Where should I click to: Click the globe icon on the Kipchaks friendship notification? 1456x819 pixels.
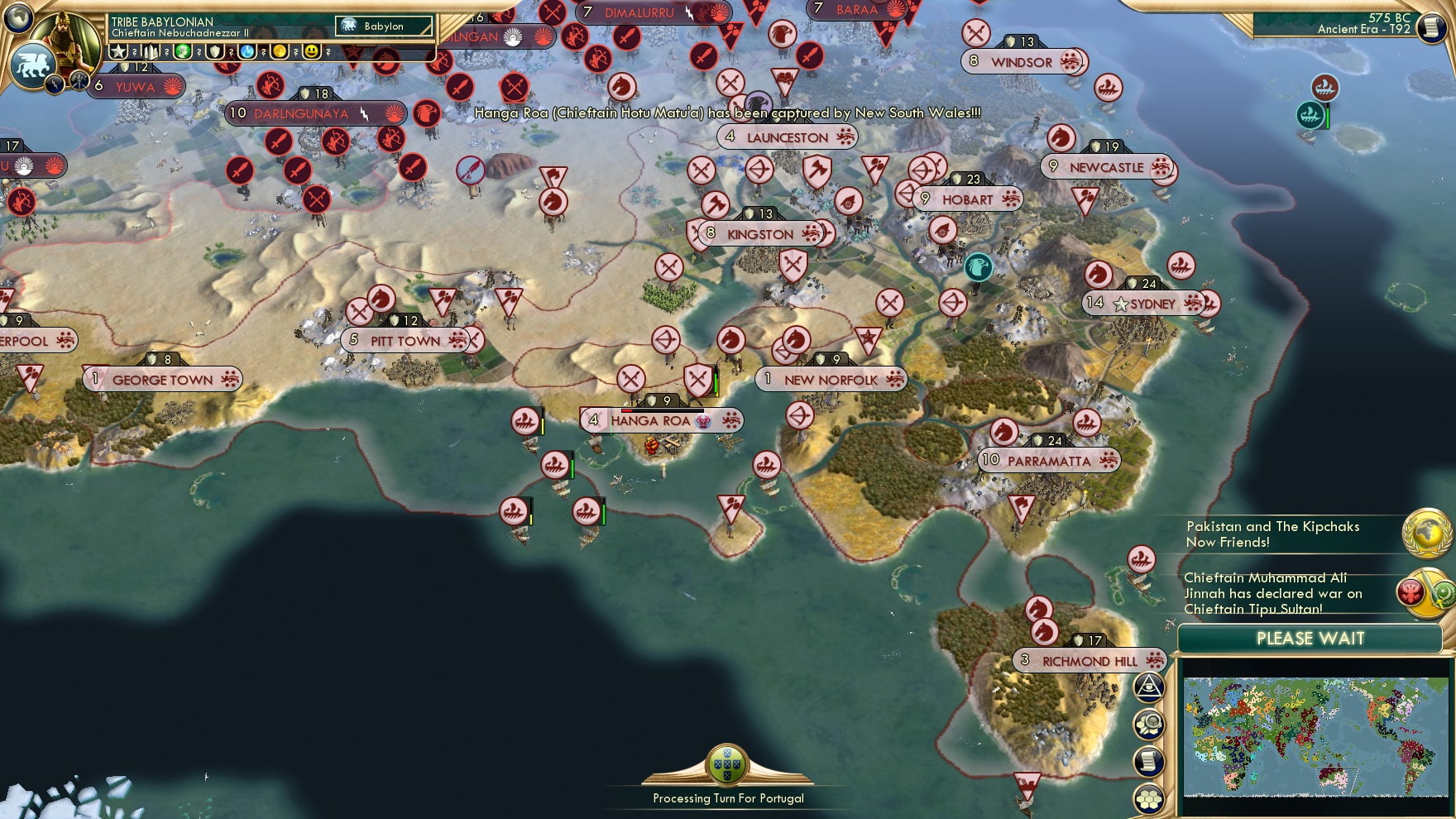[x=1428, y=534]
